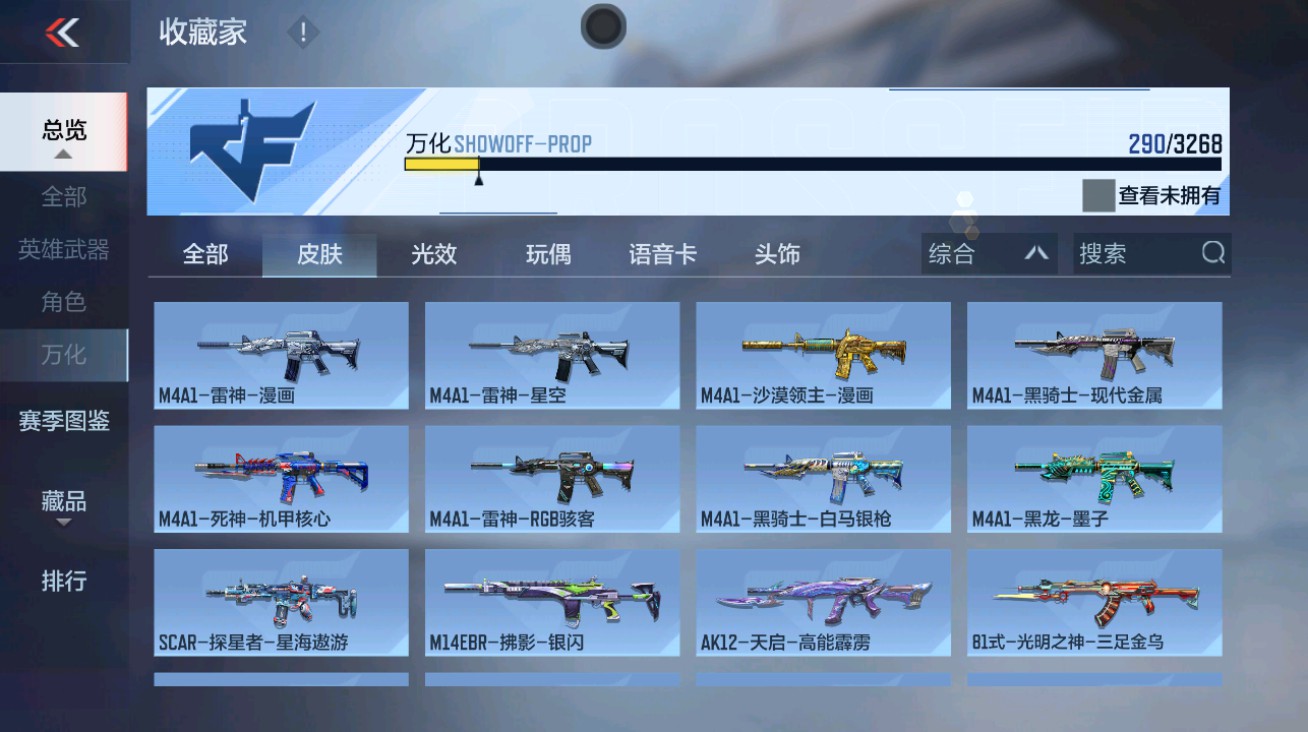The image size is (1308, 732).
Task: Open the 语音卡 category
Action: click(662, 255)
